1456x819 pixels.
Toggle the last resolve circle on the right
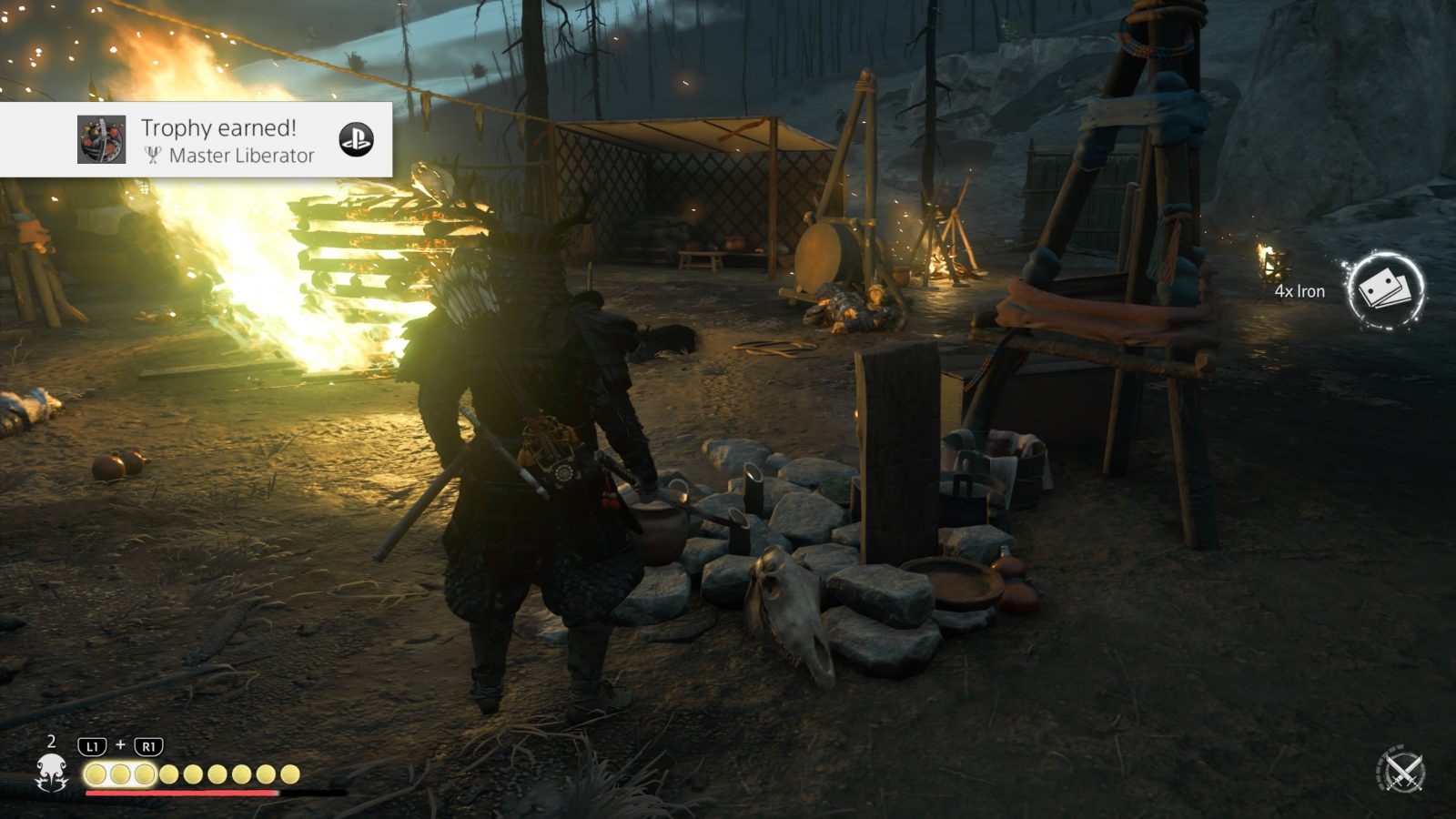tap(290, 773)
